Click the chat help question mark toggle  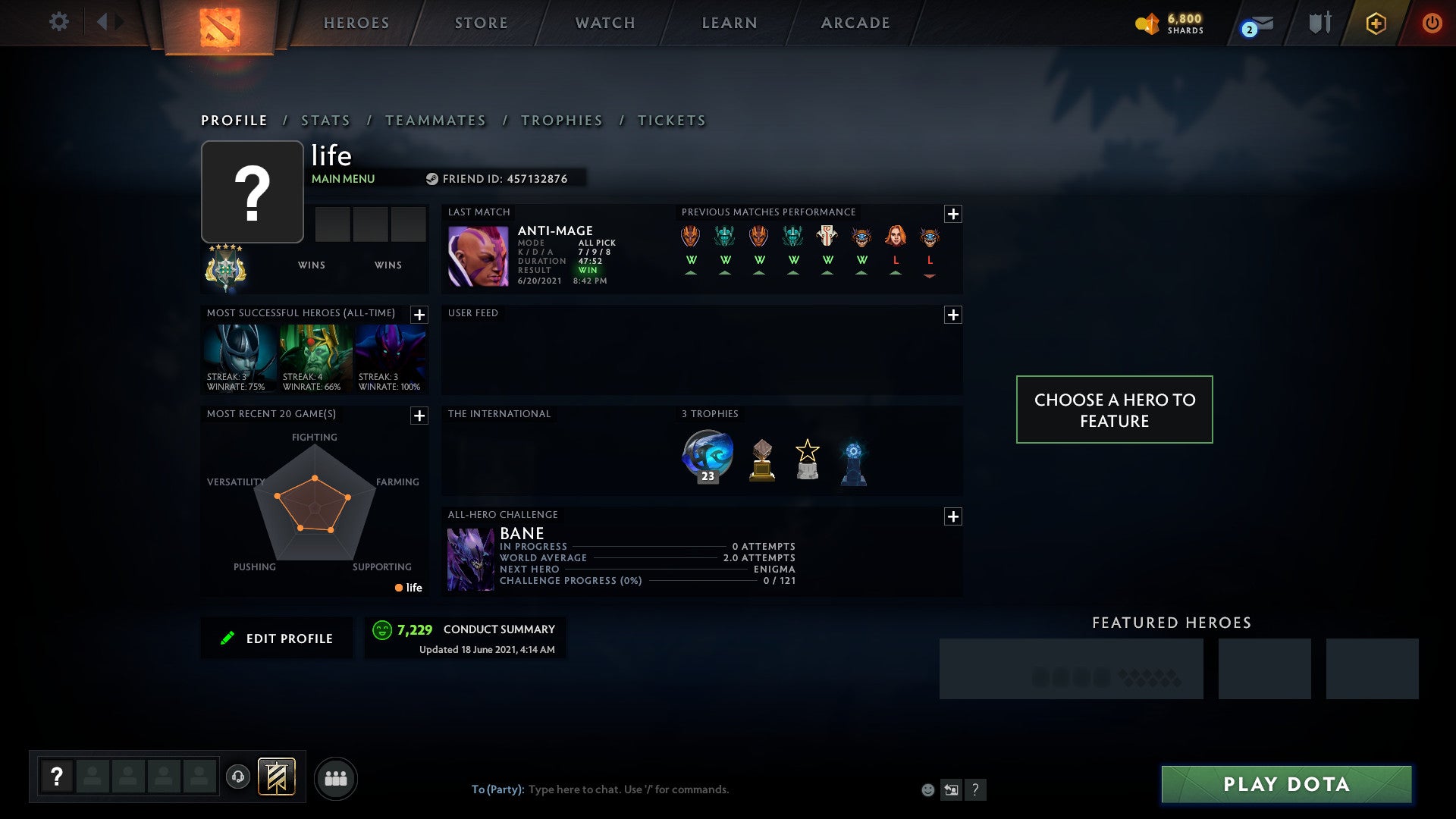point(976,789)
